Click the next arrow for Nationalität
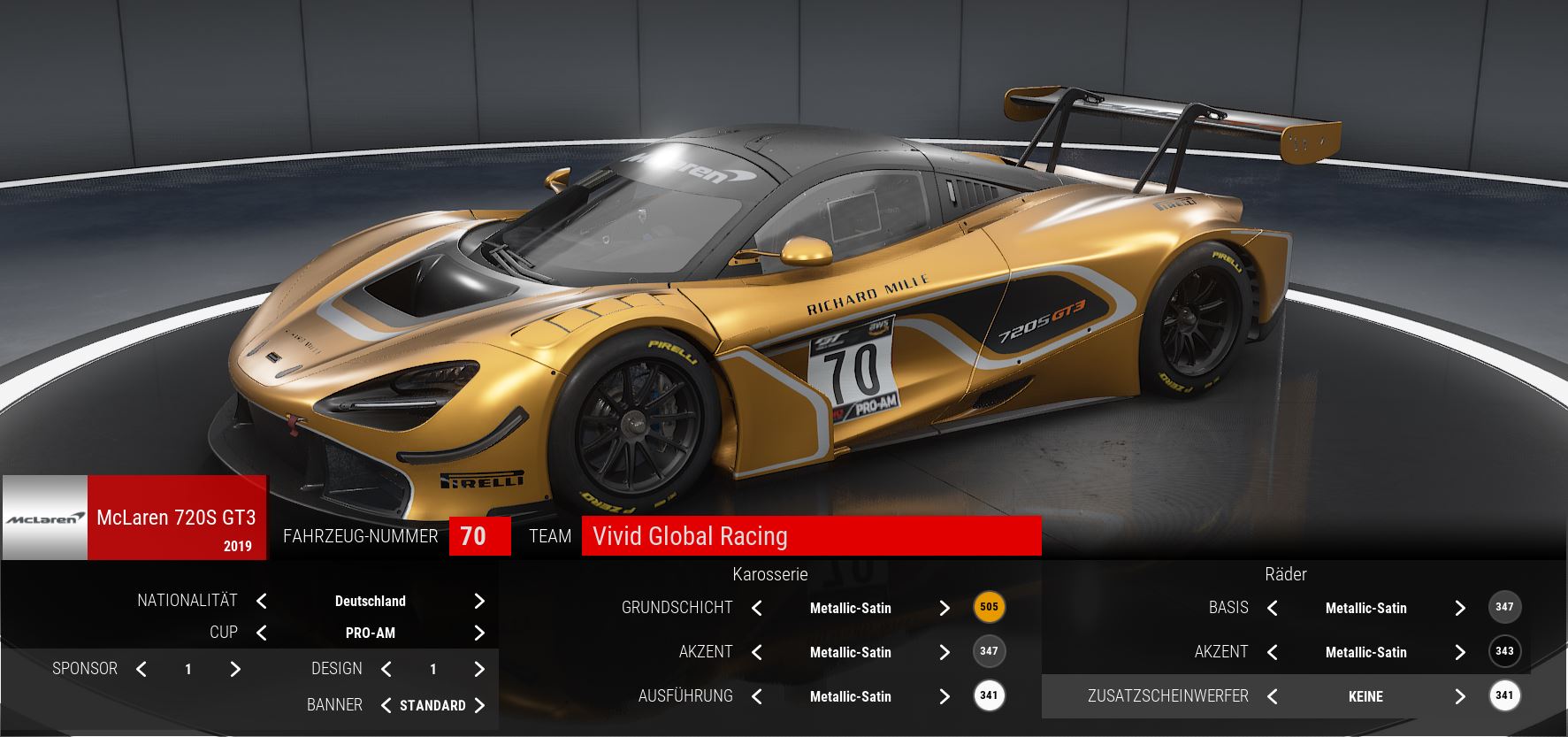The height and width of the screenshot is (737, 1568). pyautogui.click(x=479, y=602)
